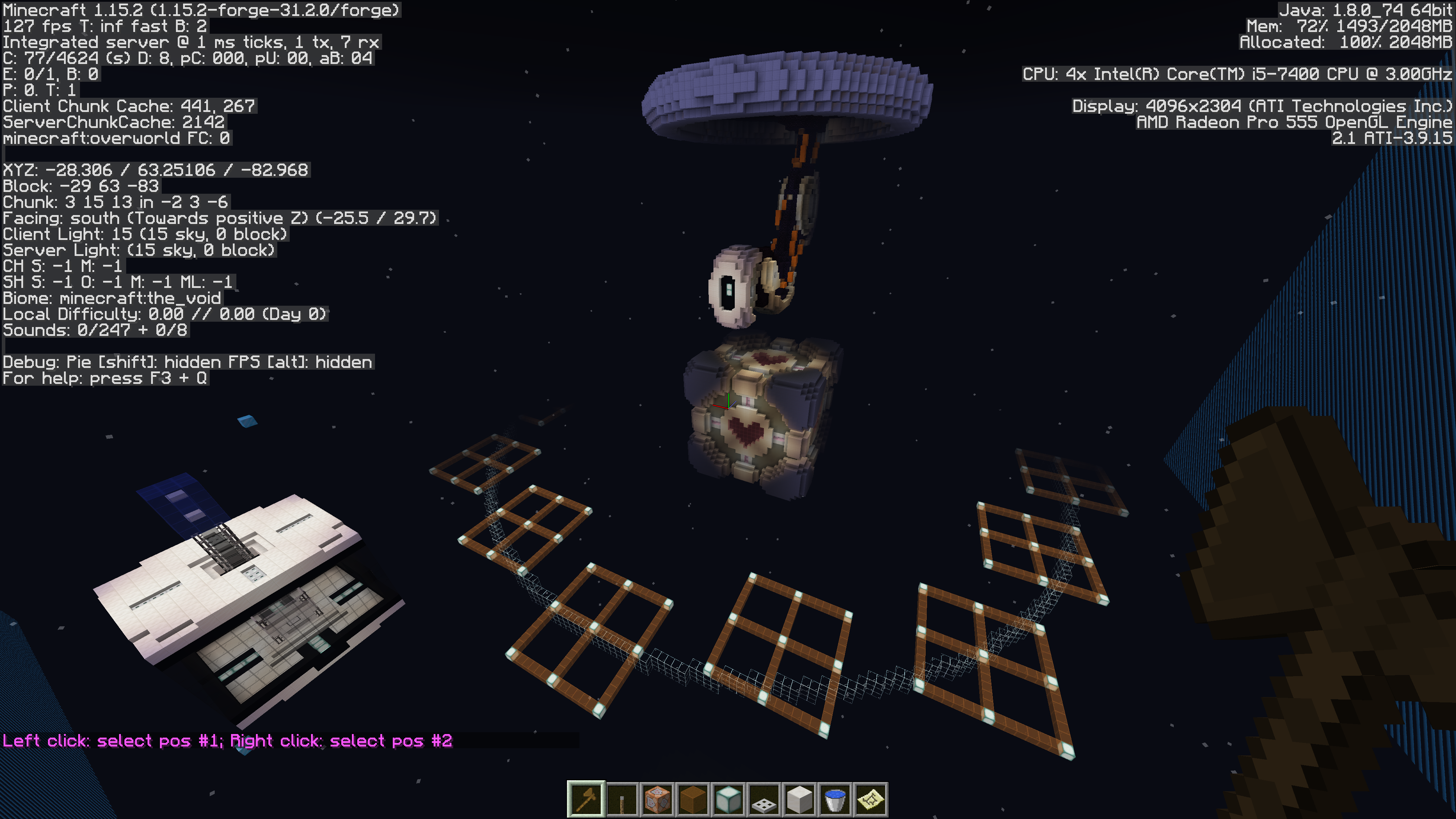Select the water bucket hotbar slot
This screenshot has width=1456, height=819.
tap(835, 800)
